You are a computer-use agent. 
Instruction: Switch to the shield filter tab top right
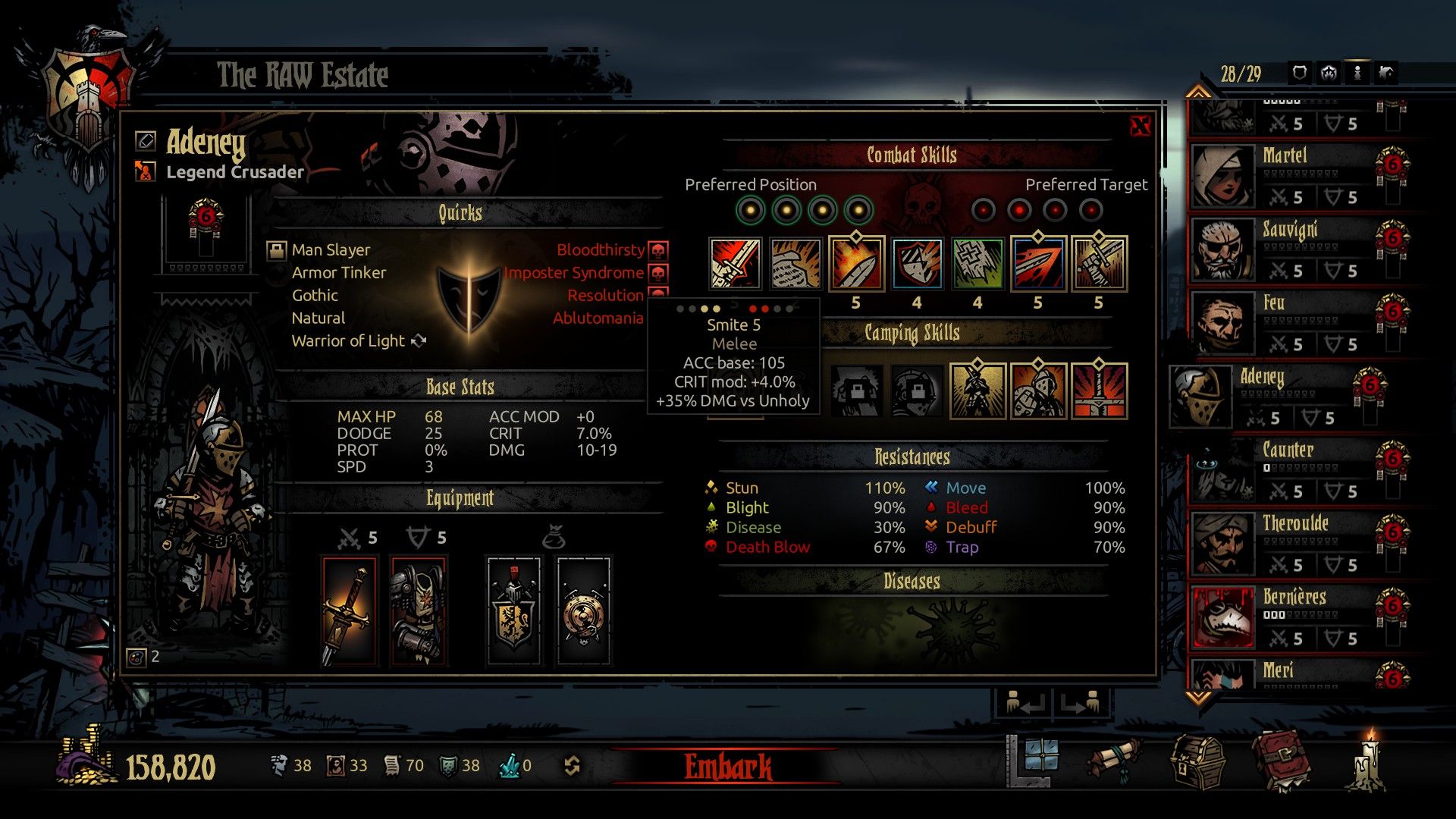[1299, 72]
